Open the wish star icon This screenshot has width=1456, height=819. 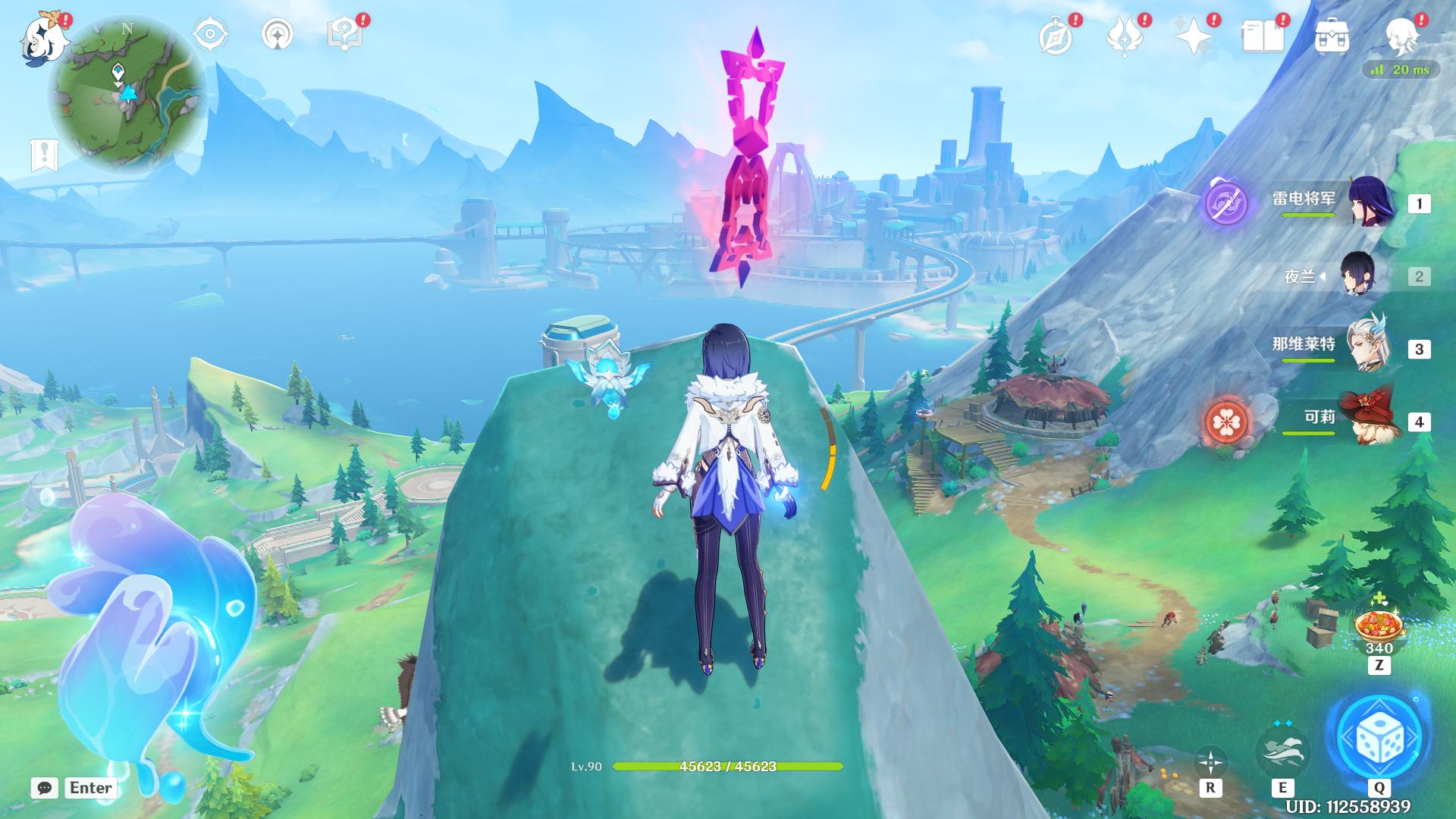[x=1194, y=36]
